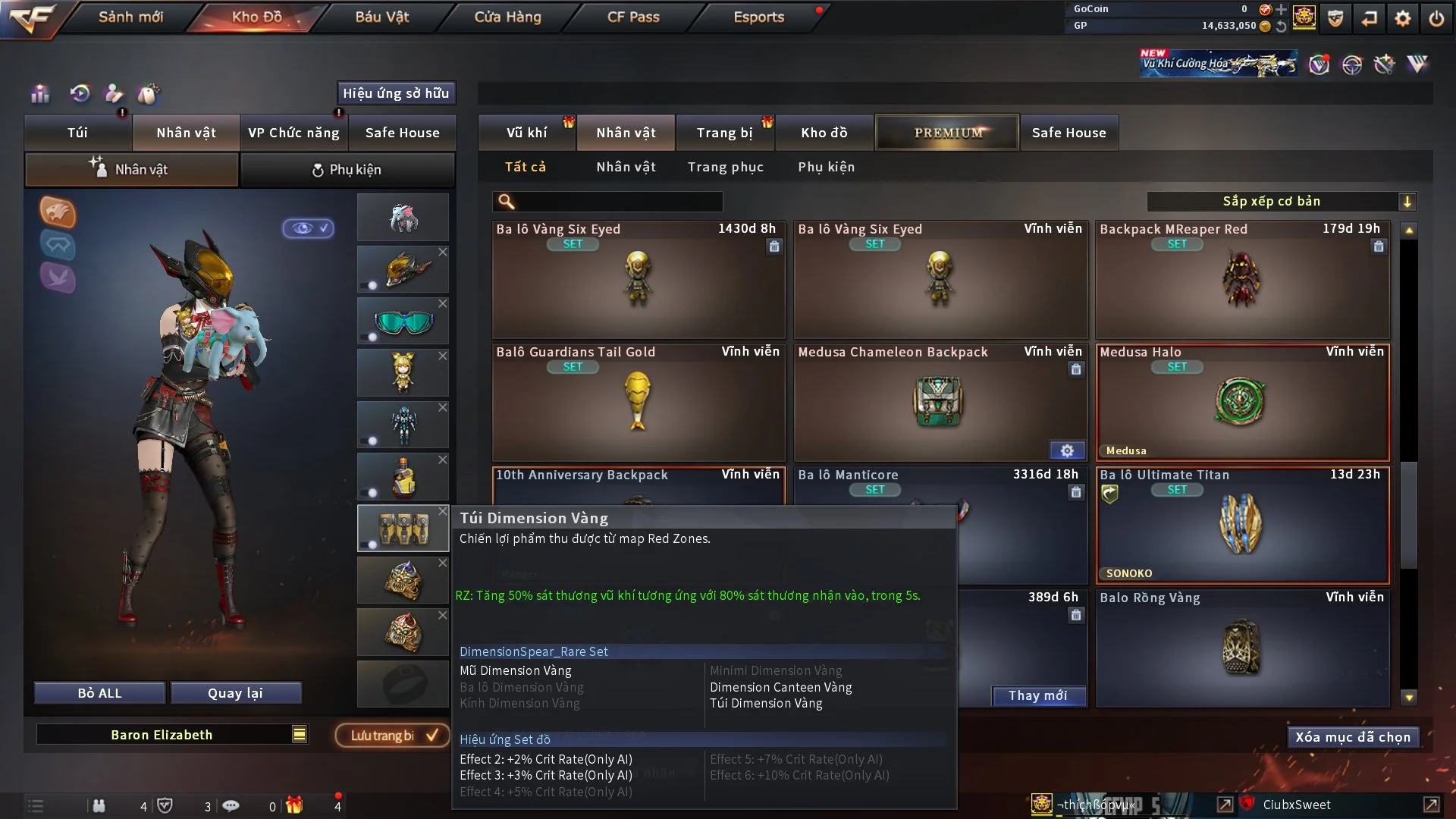Filter by Trang phục category

pos(725,167)
